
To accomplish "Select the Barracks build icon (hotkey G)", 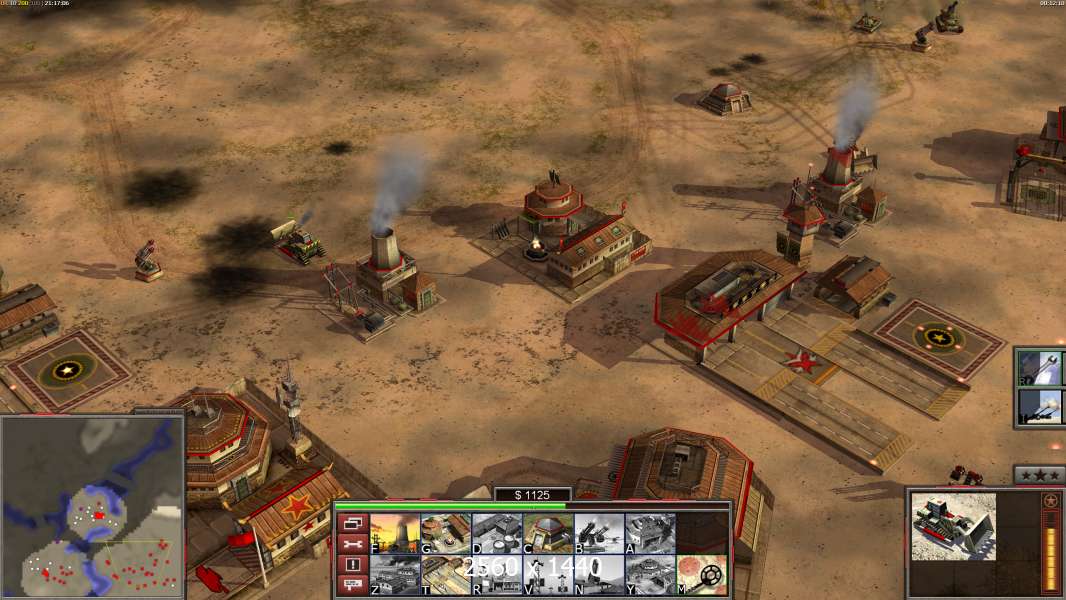I will point(446,534).
